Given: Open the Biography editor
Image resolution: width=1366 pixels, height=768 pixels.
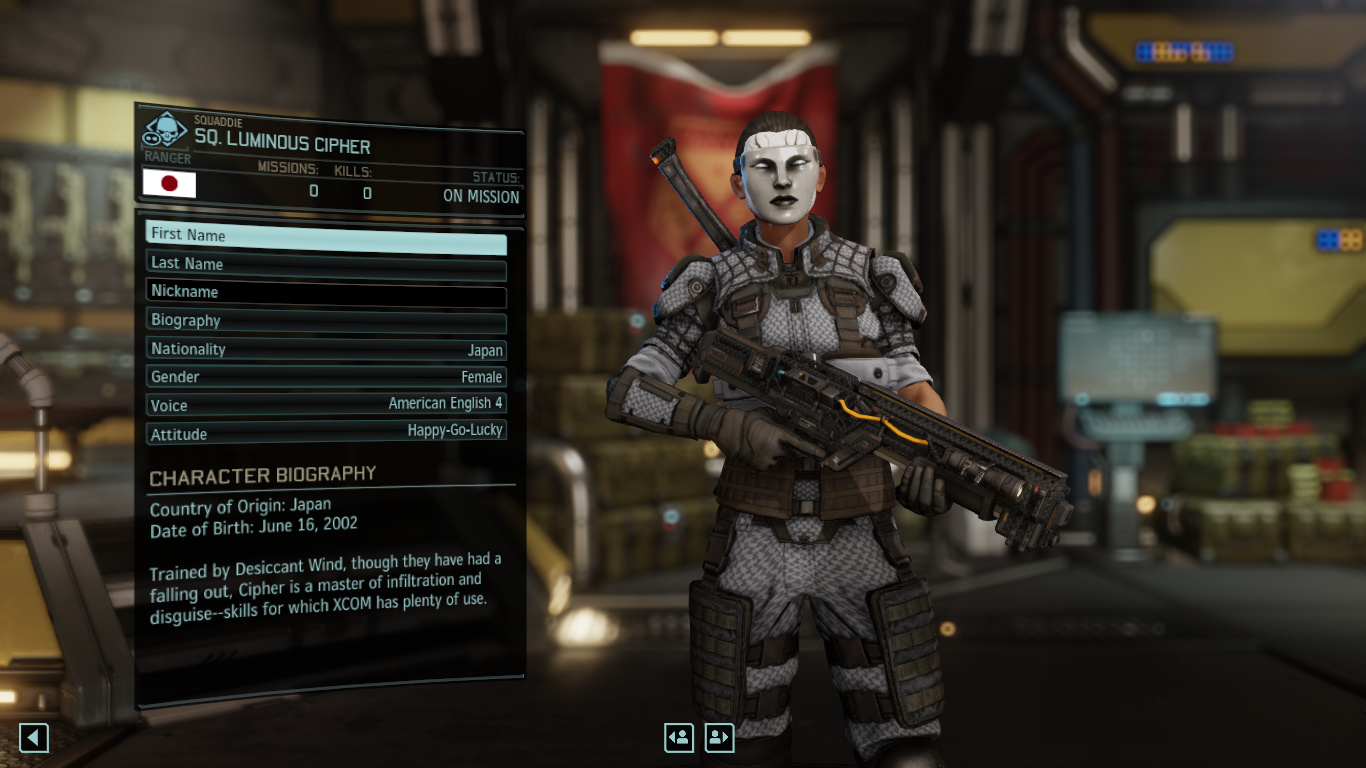Looking at the screenshot, I should click(326, 321).
